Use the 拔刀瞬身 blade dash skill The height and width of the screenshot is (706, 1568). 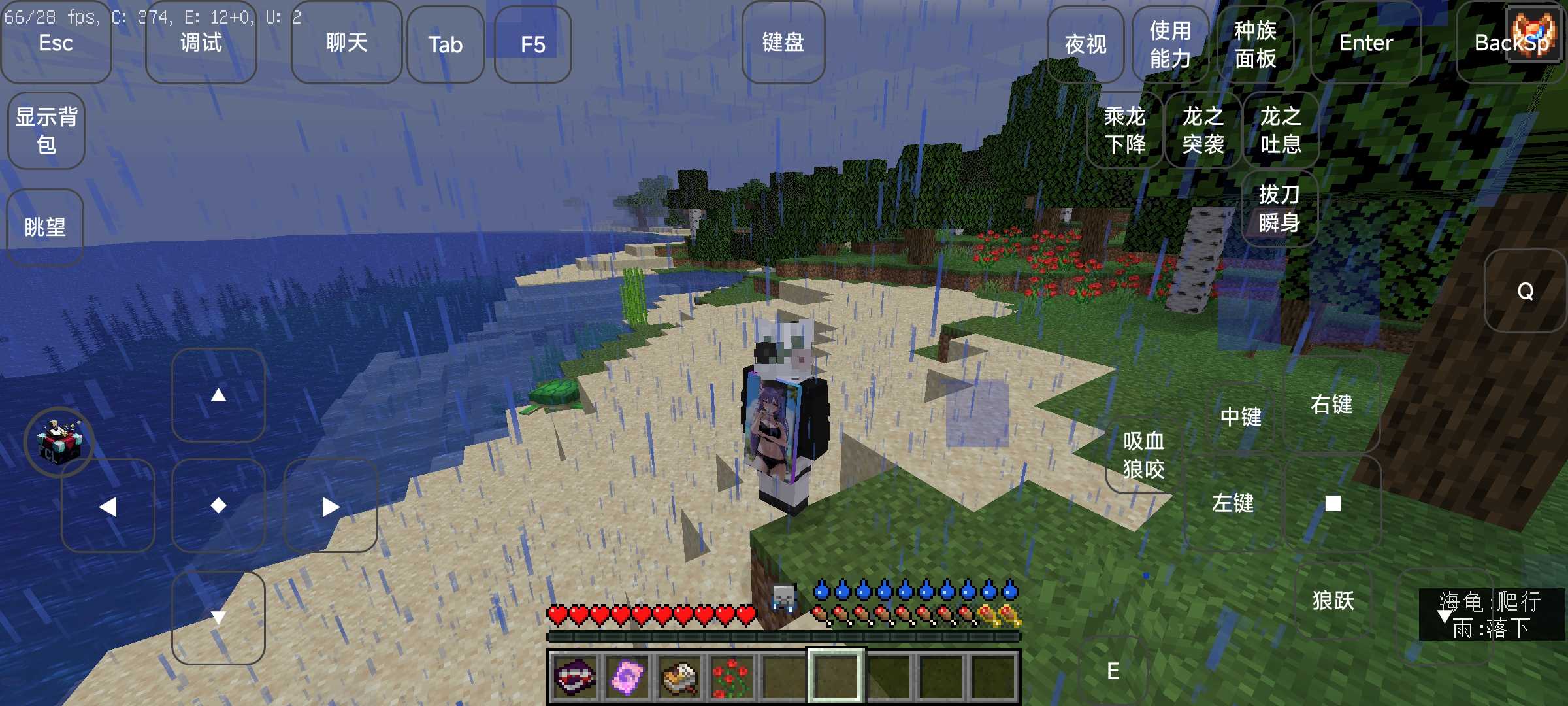[x=1279, y=209]
